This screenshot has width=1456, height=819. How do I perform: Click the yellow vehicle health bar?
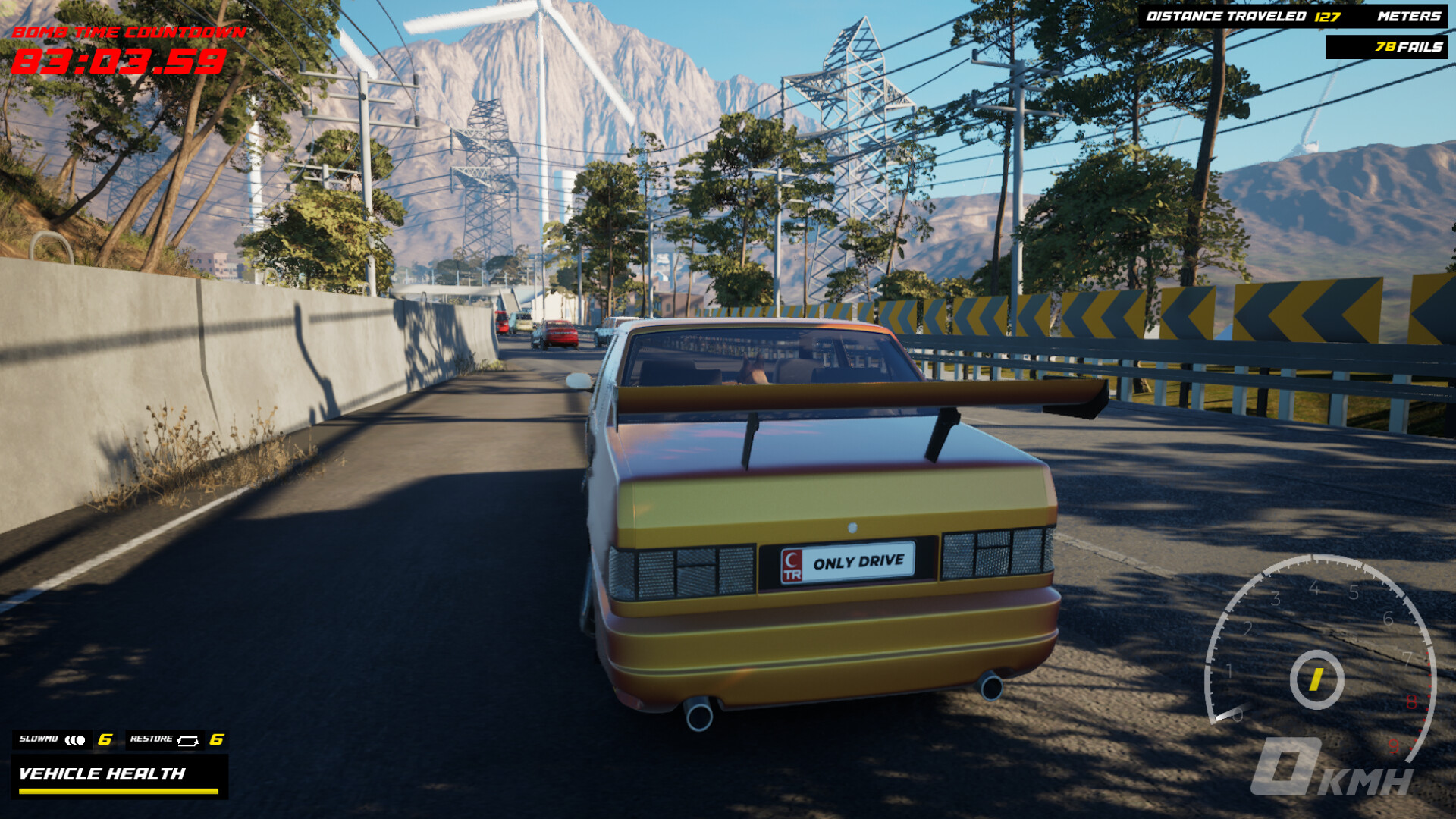[118, 792]
